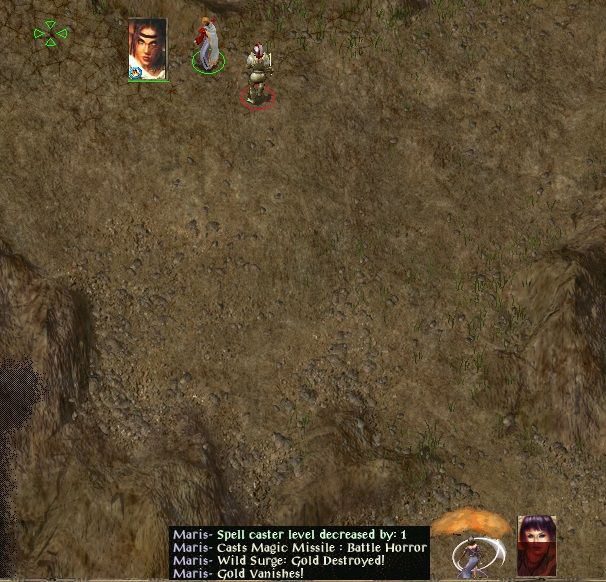Select the headband warrior portrait
606x582 pixels.
147,48
